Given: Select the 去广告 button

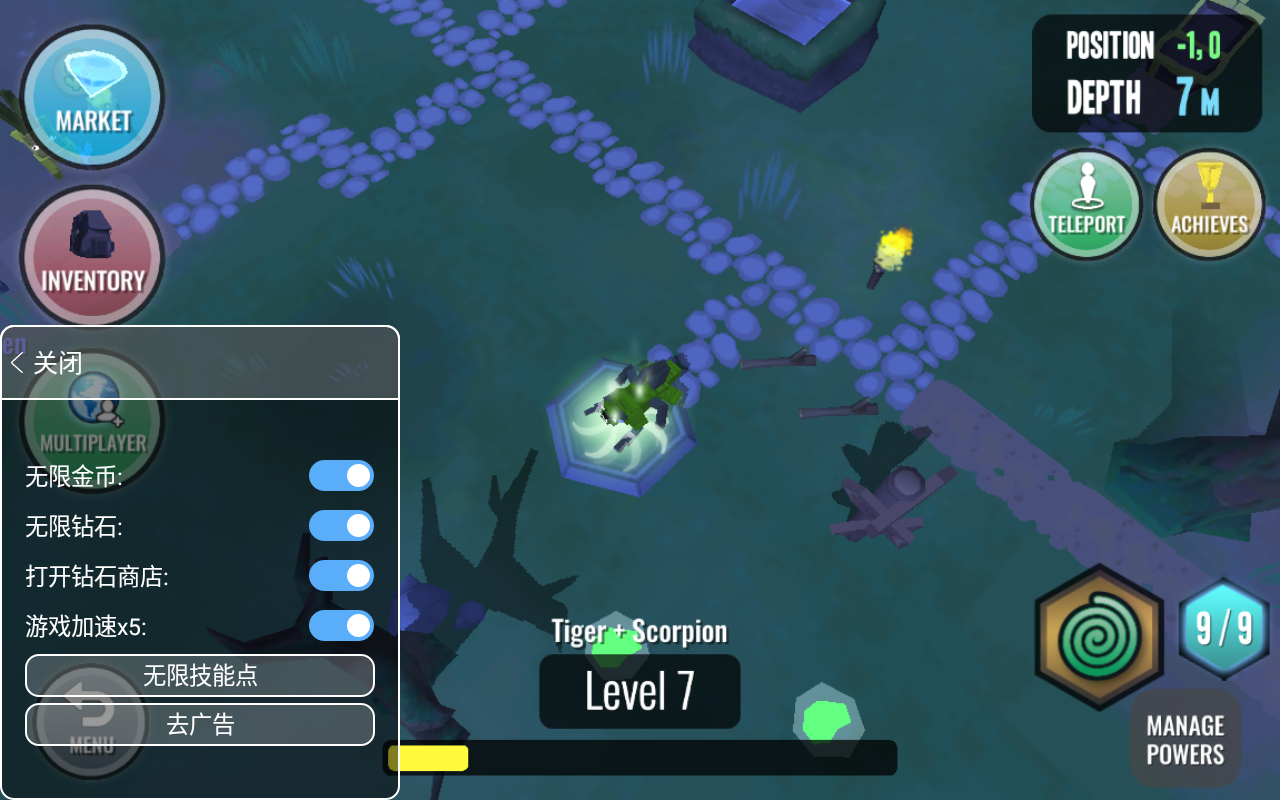Looking at the screenshot, I should click(200, 724).
